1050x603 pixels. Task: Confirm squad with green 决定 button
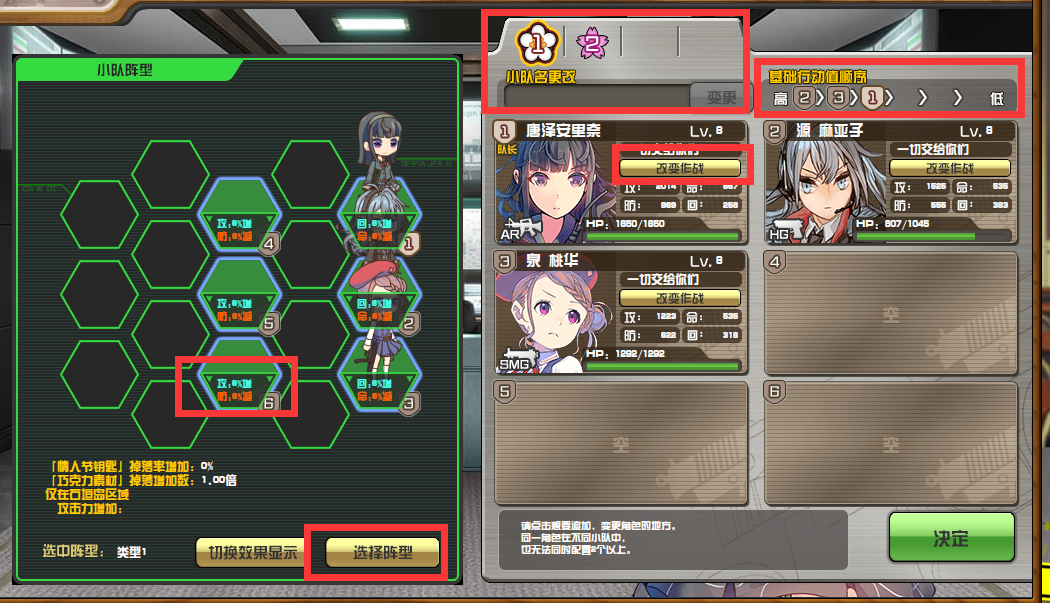(x=951, y=538)
